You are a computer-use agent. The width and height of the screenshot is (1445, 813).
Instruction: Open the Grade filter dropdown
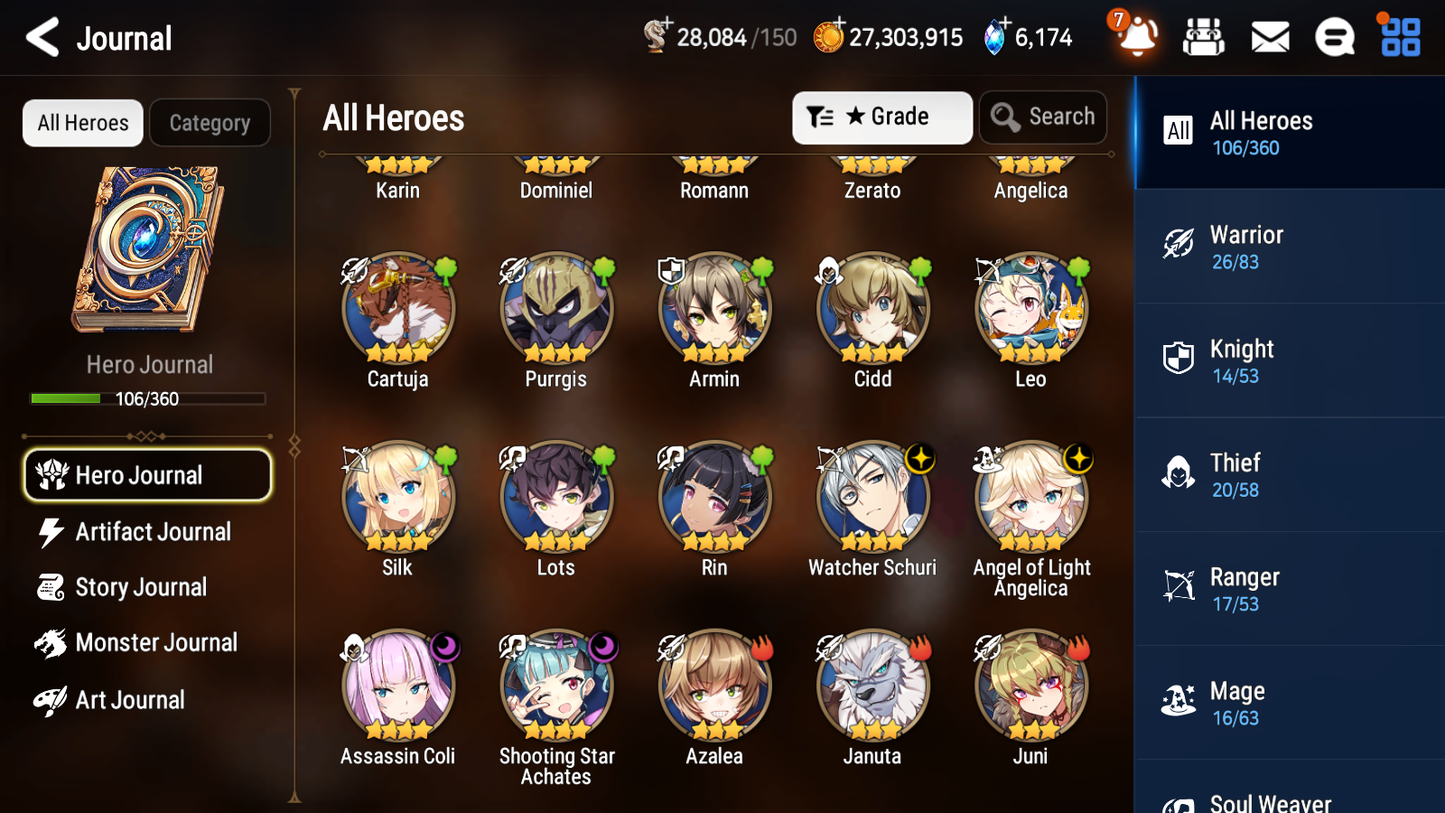coord(882,117)
